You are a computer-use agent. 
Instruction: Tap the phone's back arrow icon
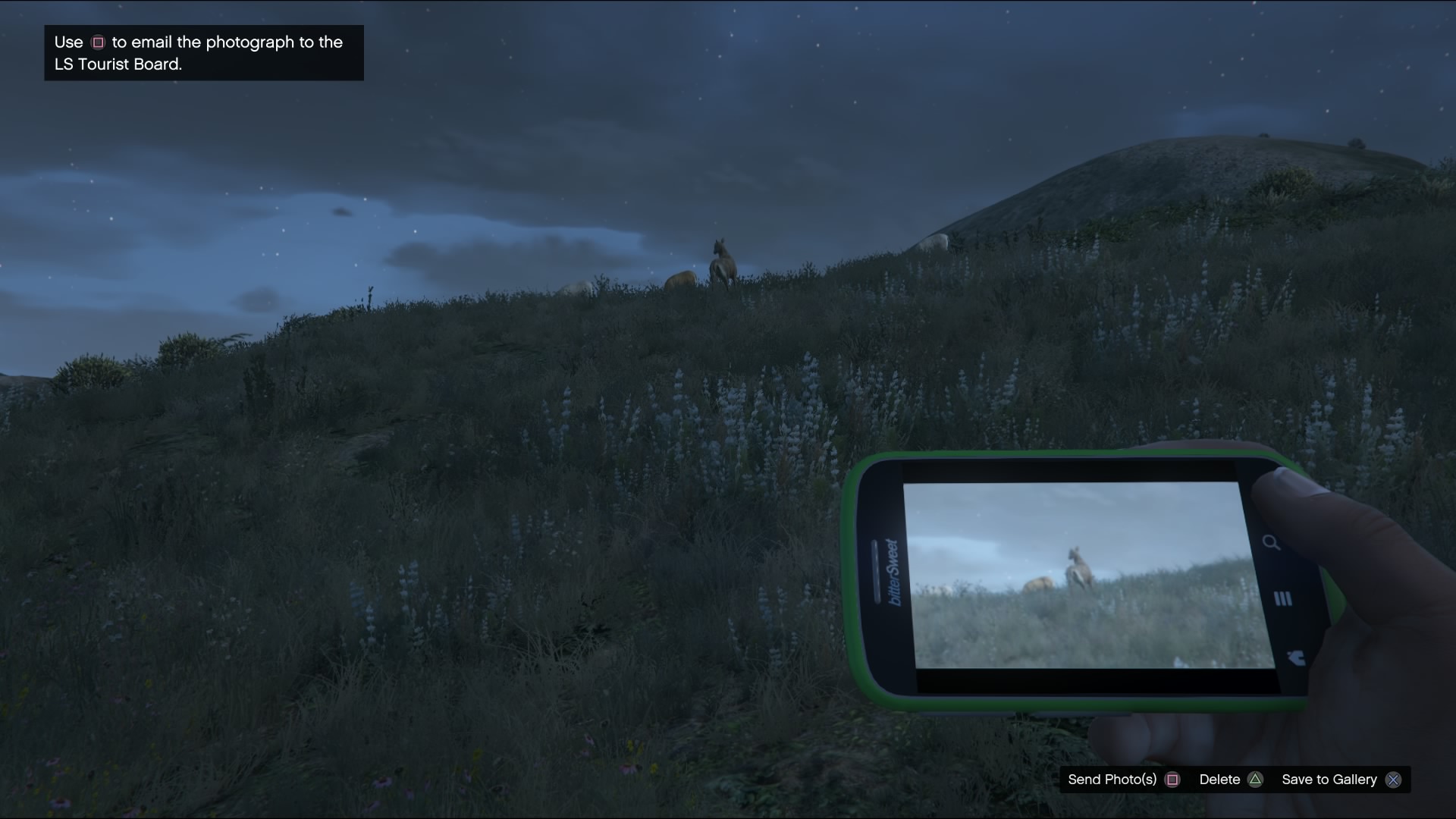click(x=1295, y=657)
